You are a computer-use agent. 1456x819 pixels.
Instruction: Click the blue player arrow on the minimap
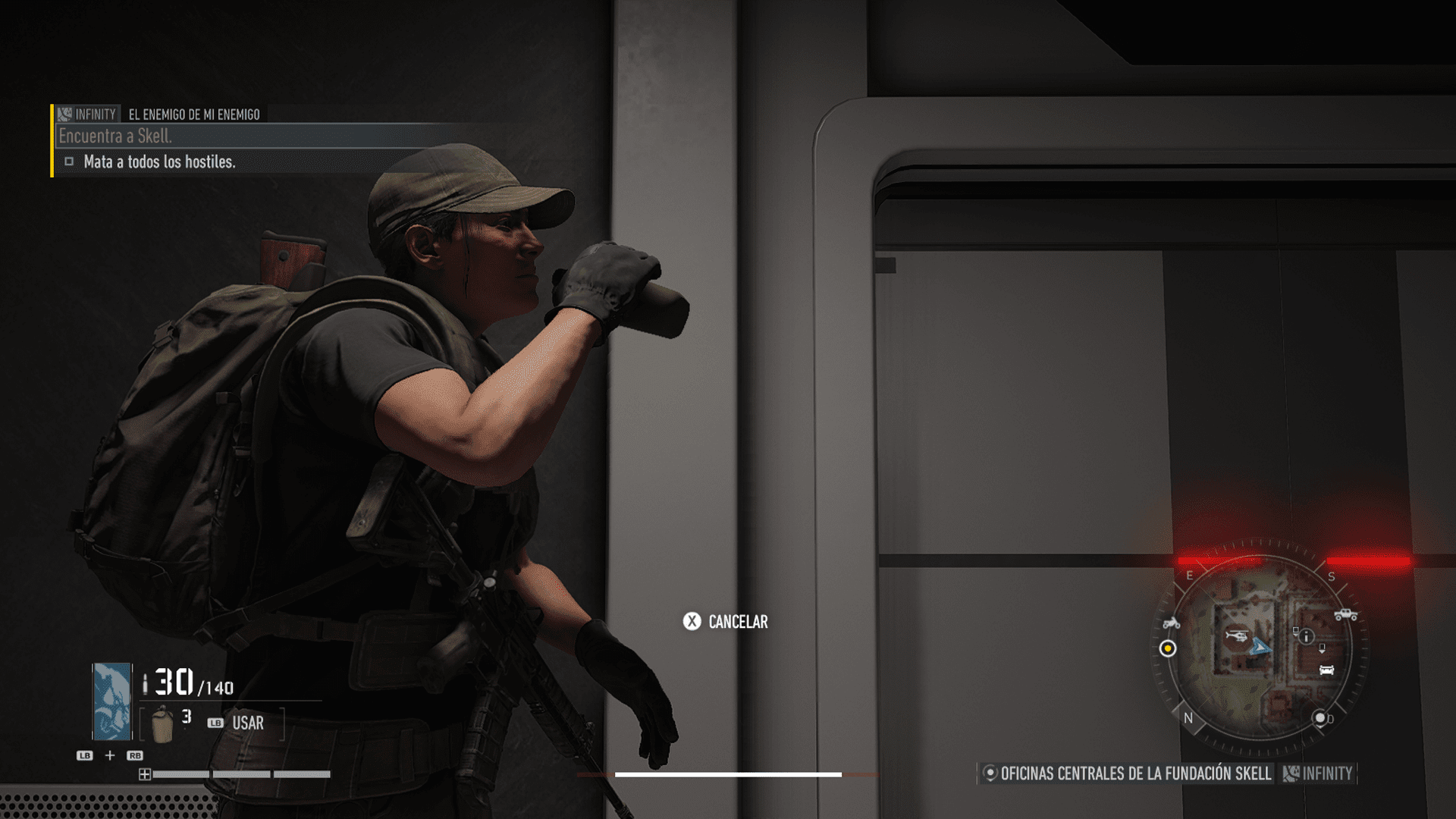click(x=1260, y=647)
